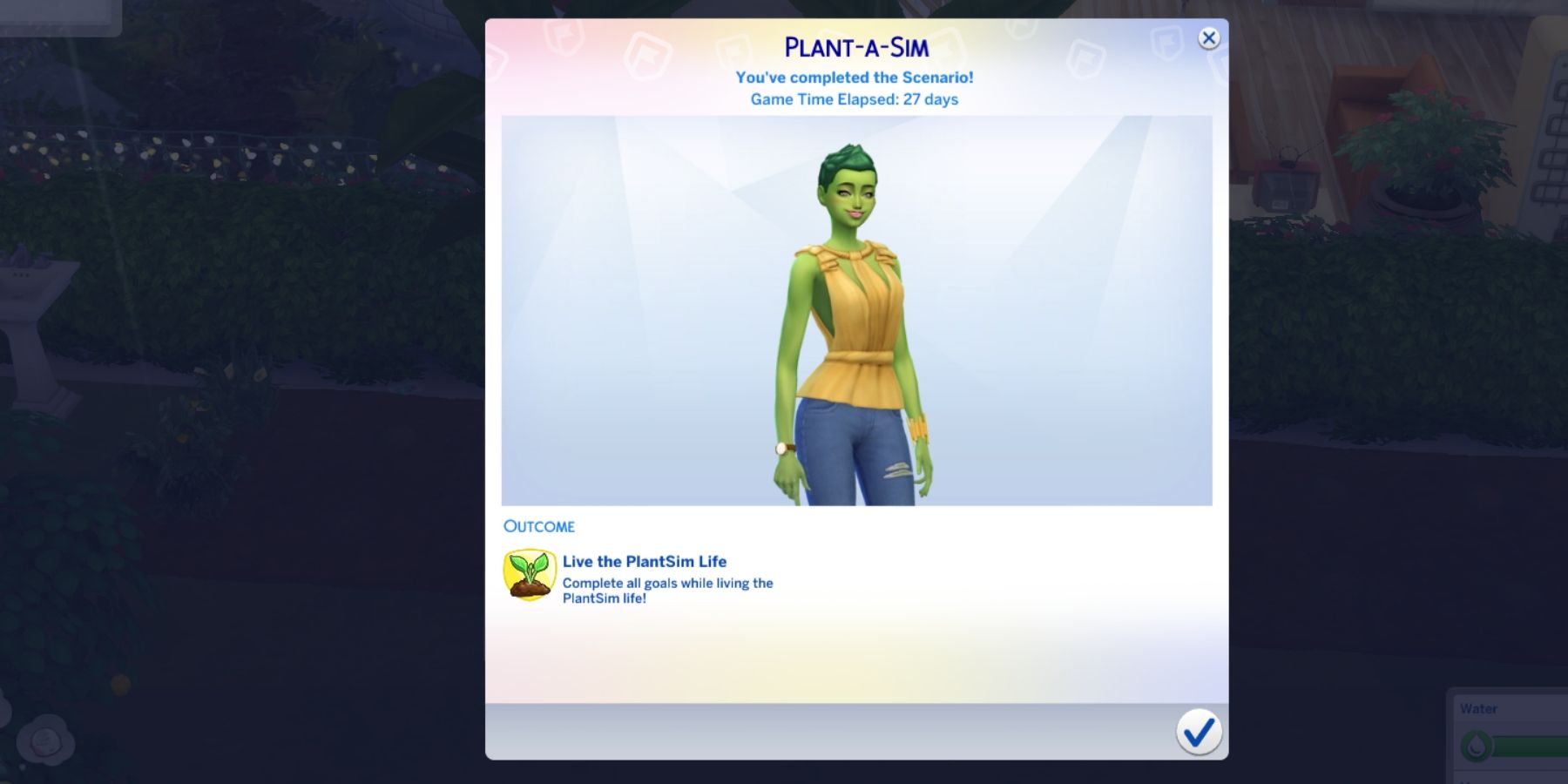The height and width of the screenshot is (784, 1568).
Task: Click Live the PlantSim Life
Action: coord(645,561)
